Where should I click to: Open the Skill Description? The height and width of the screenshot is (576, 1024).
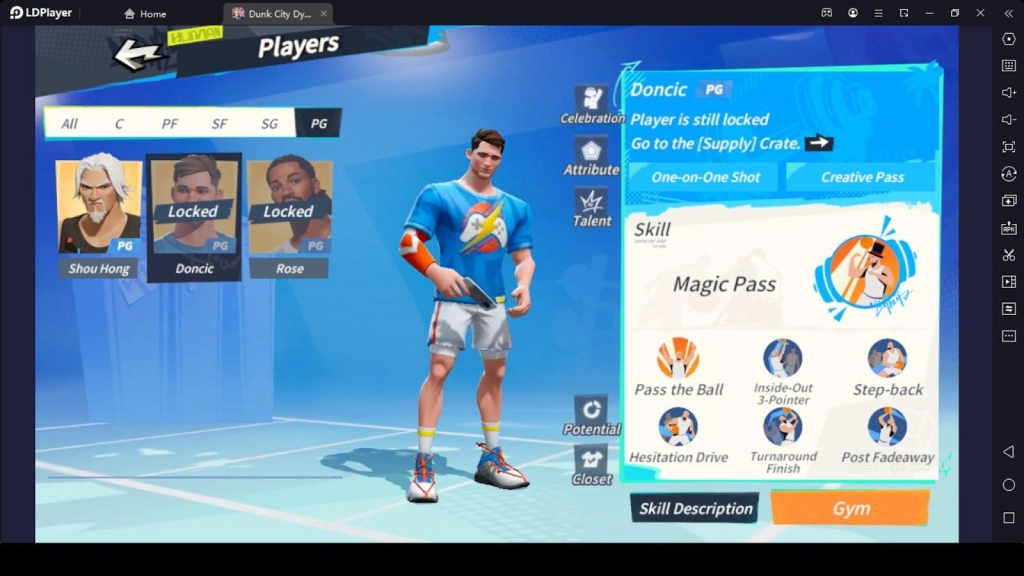pyautogui.click(x=696, y=508)
